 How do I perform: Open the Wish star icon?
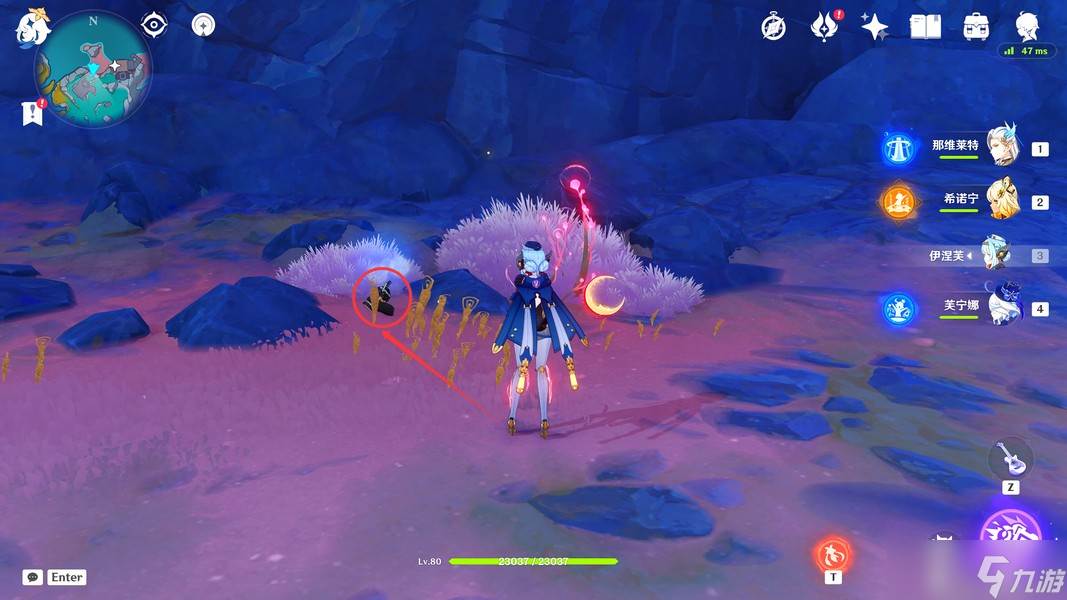(875, 27)
